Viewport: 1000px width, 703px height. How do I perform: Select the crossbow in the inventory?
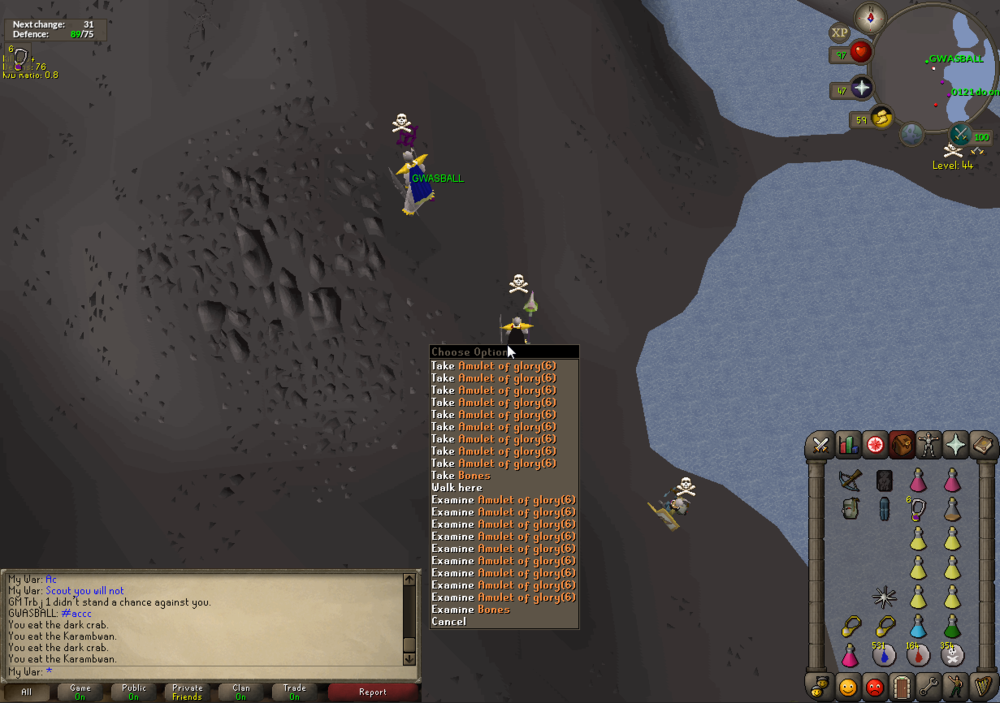849,481
